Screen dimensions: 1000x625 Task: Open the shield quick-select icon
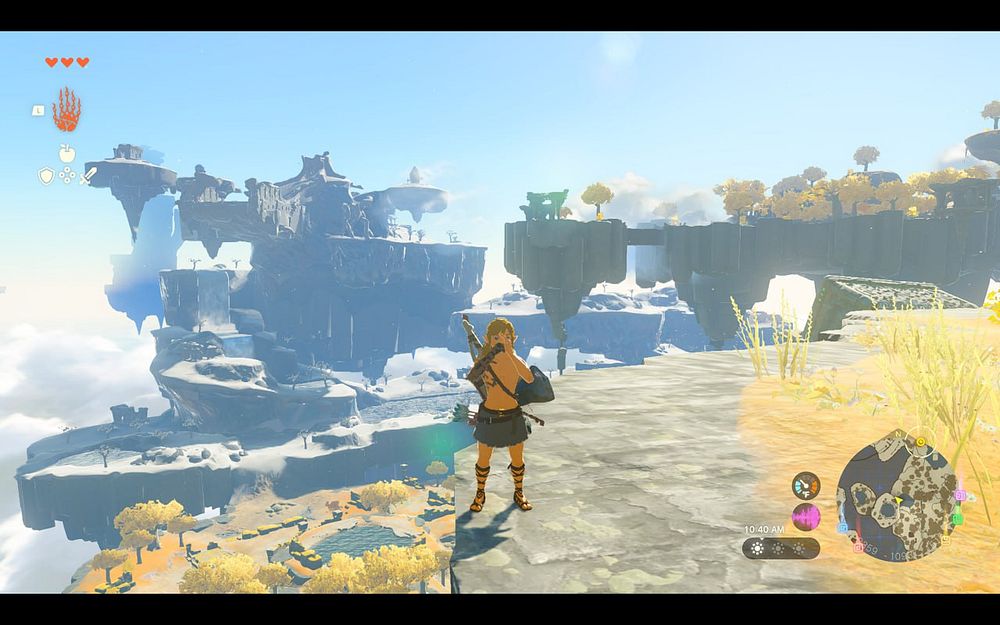(x=46, y=176)
